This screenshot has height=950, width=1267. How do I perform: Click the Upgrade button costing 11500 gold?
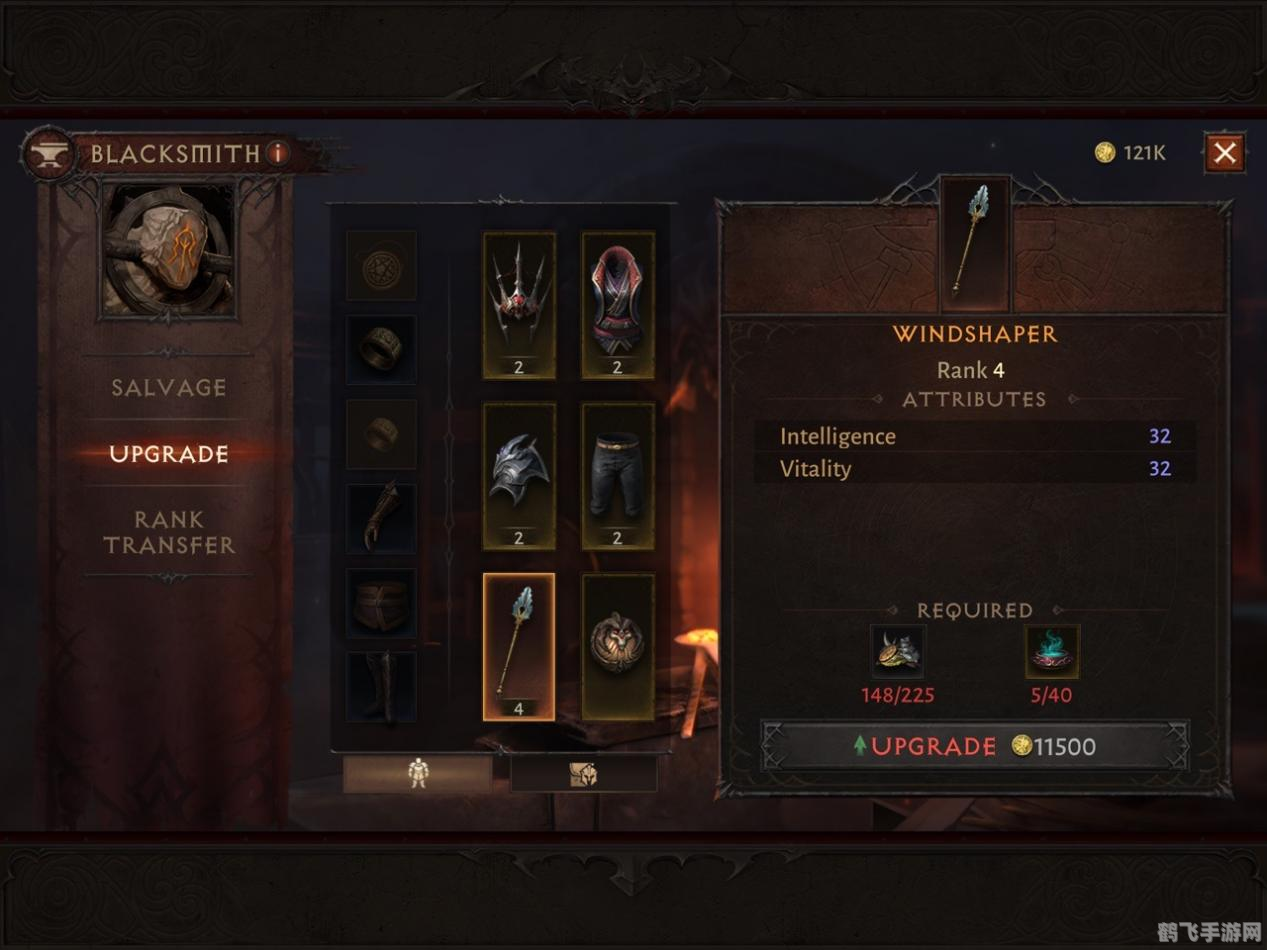(x=975, y=746)
